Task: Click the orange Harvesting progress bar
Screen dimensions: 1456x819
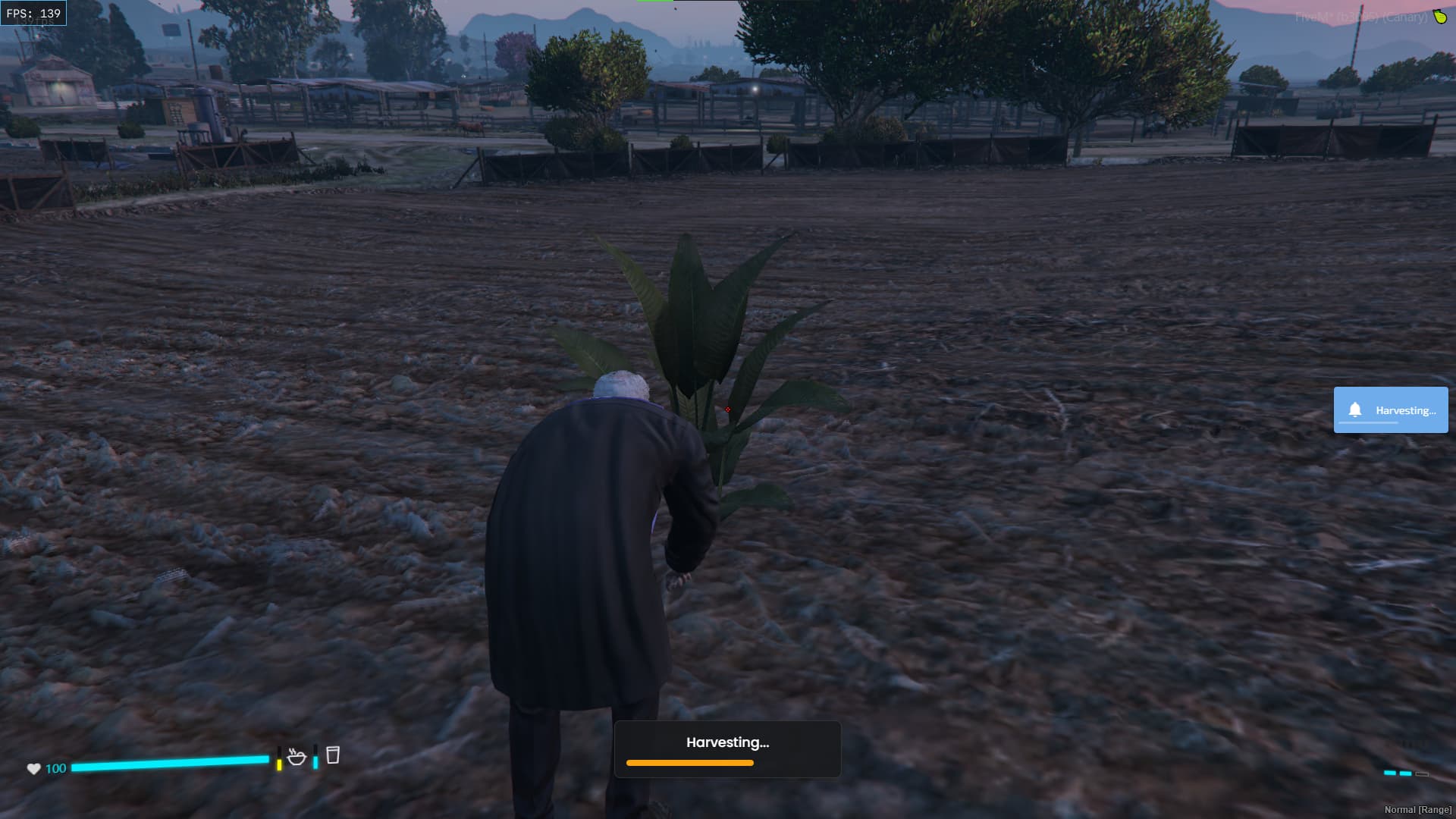Action: pyautogui.click(x=689, y=763)
